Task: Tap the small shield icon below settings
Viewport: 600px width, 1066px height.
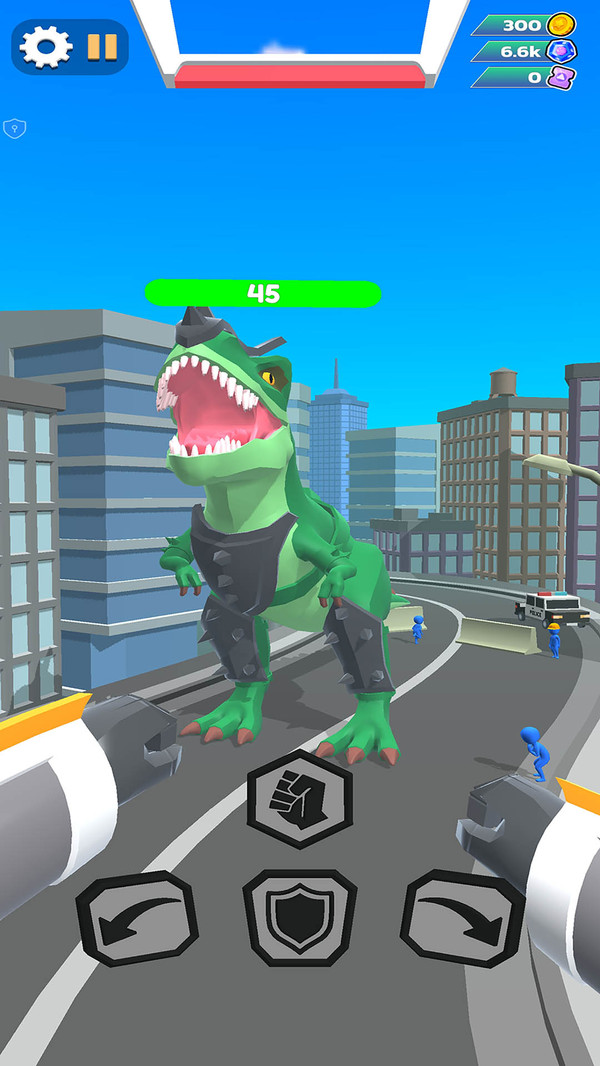Action: [x=14, y=127]
